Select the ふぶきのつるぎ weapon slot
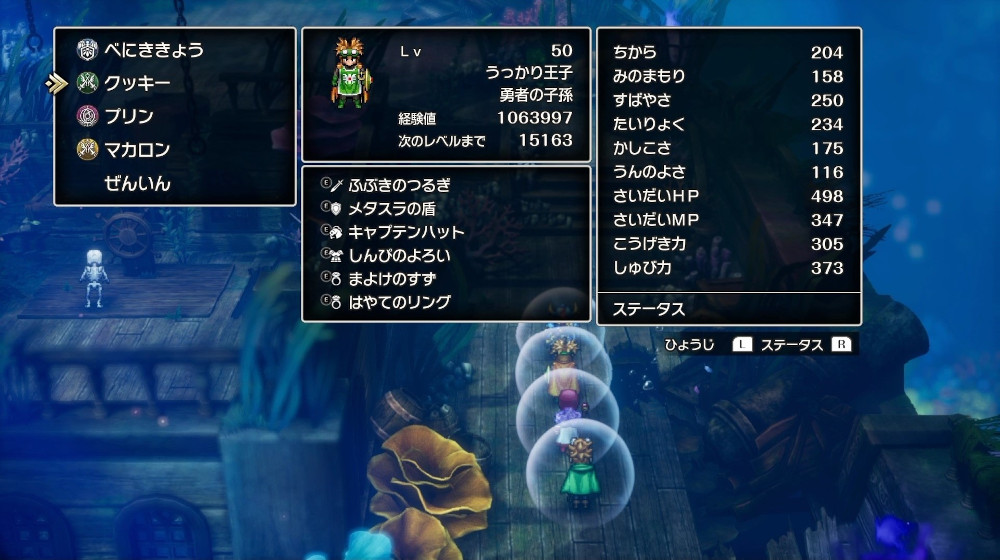Image resolution: width=1000 pixels, height=560 pixels. [x=399, y=185]
